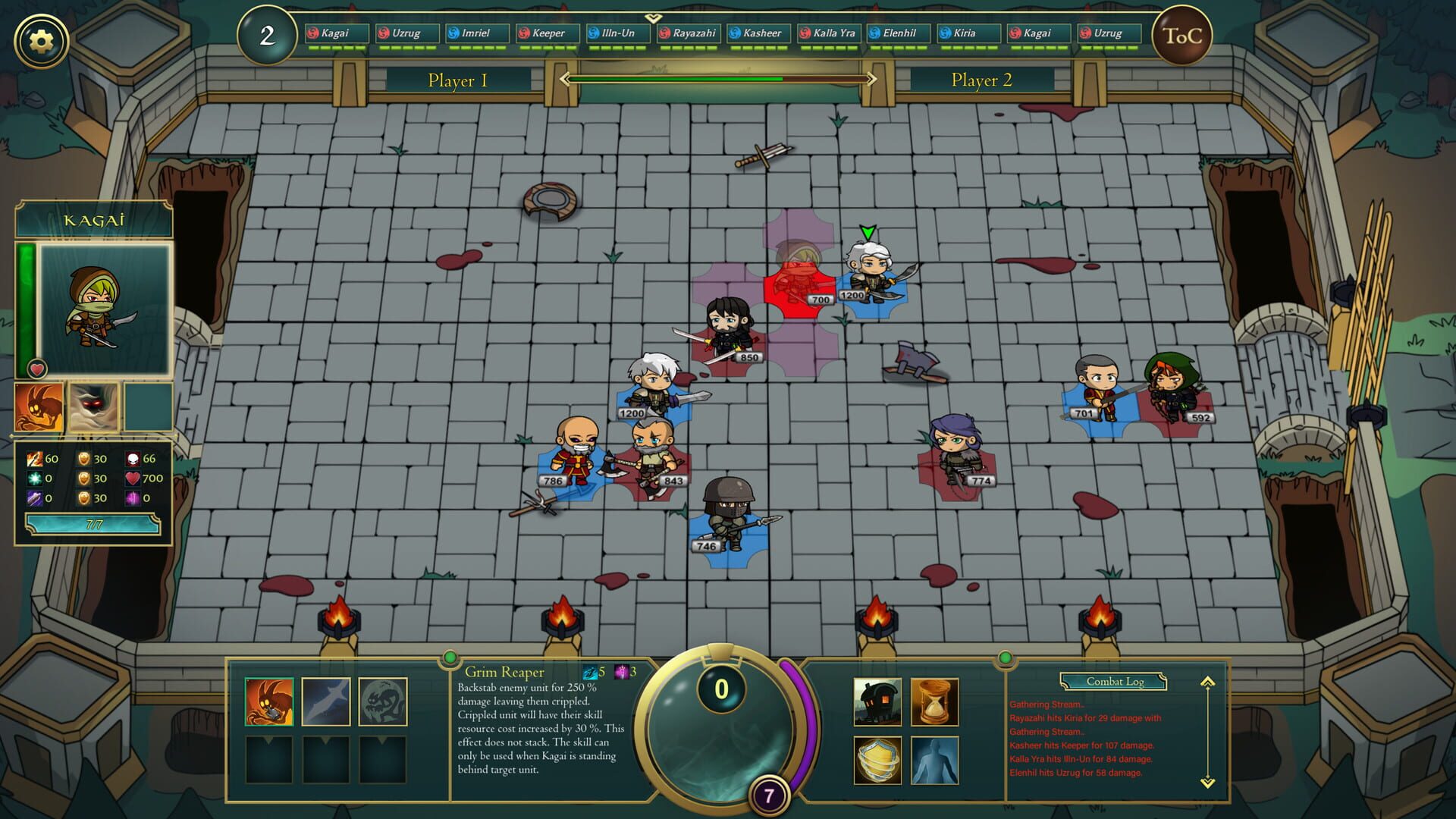Toggle the green indicator above the Combat Log

click(1006, 658)
